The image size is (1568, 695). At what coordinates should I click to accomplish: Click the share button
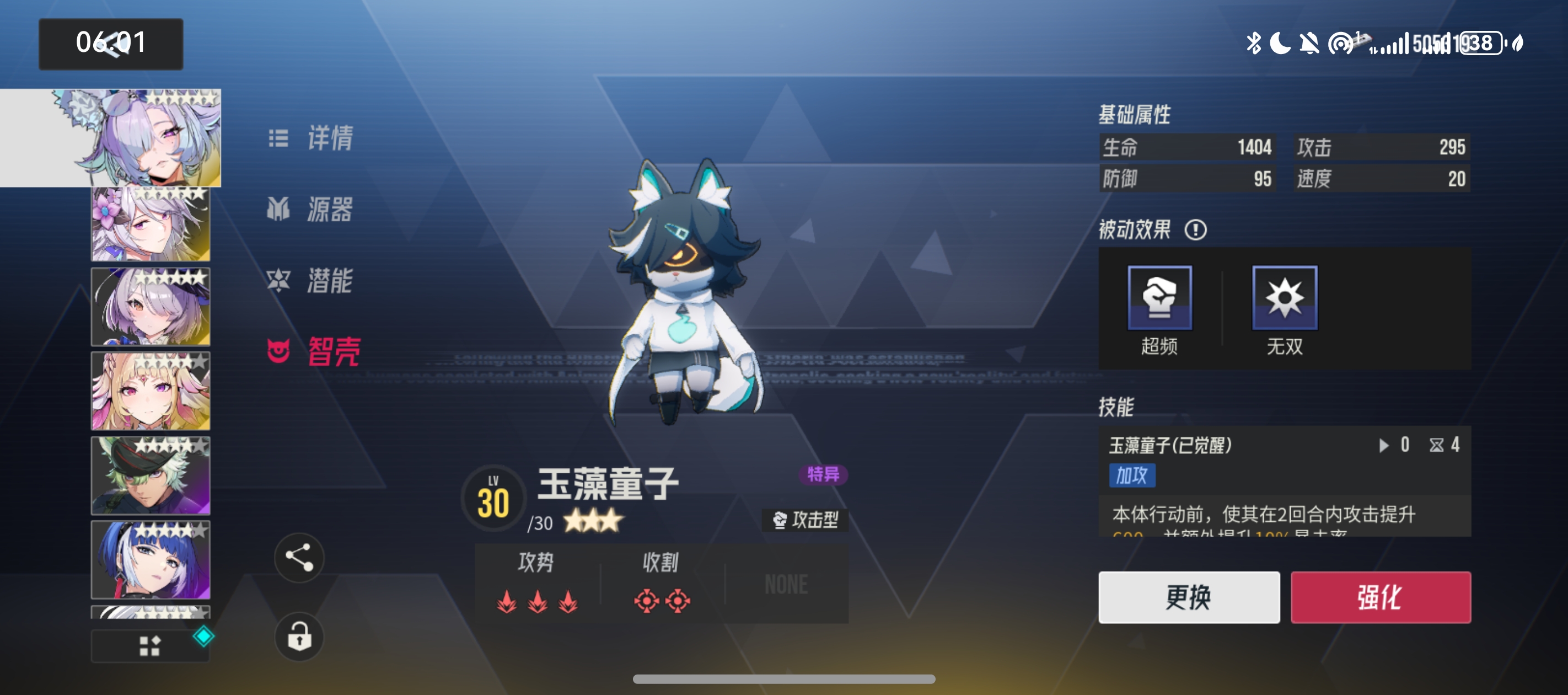299,557
